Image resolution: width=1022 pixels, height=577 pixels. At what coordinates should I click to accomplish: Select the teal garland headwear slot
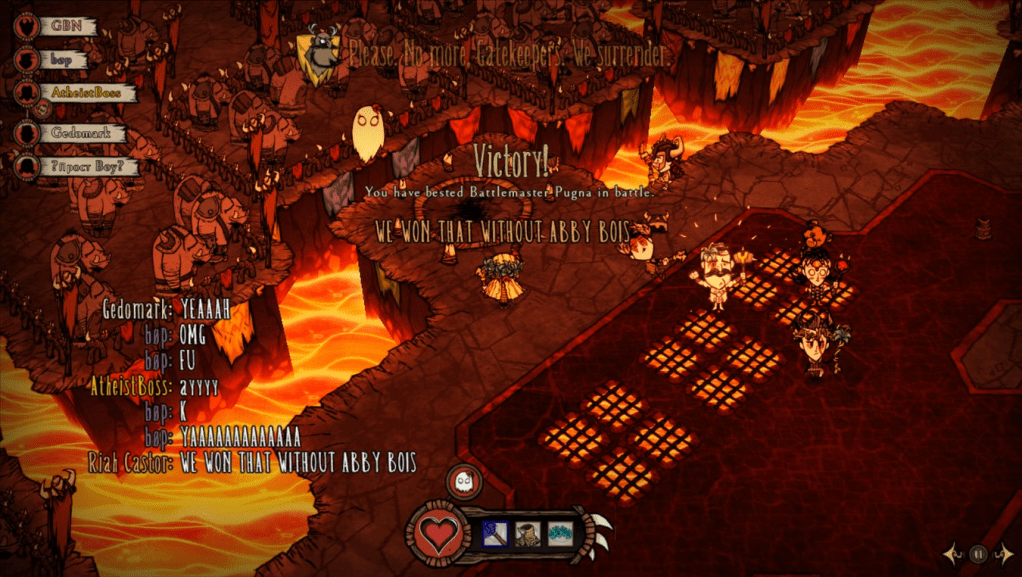pyautogui.click(x=560, y=533)
